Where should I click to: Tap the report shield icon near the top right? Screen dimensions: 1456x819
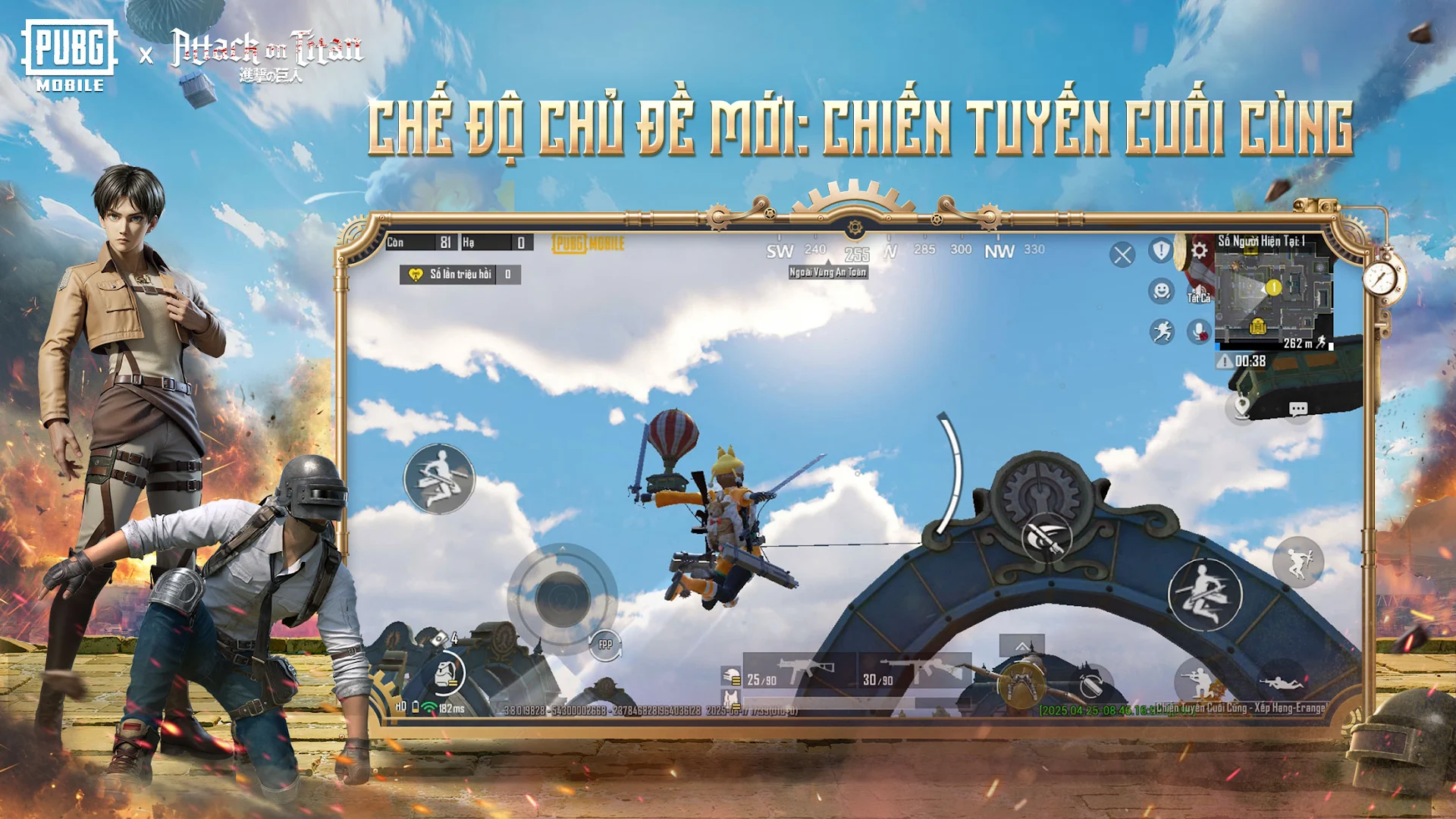(x=1160, y=251)
